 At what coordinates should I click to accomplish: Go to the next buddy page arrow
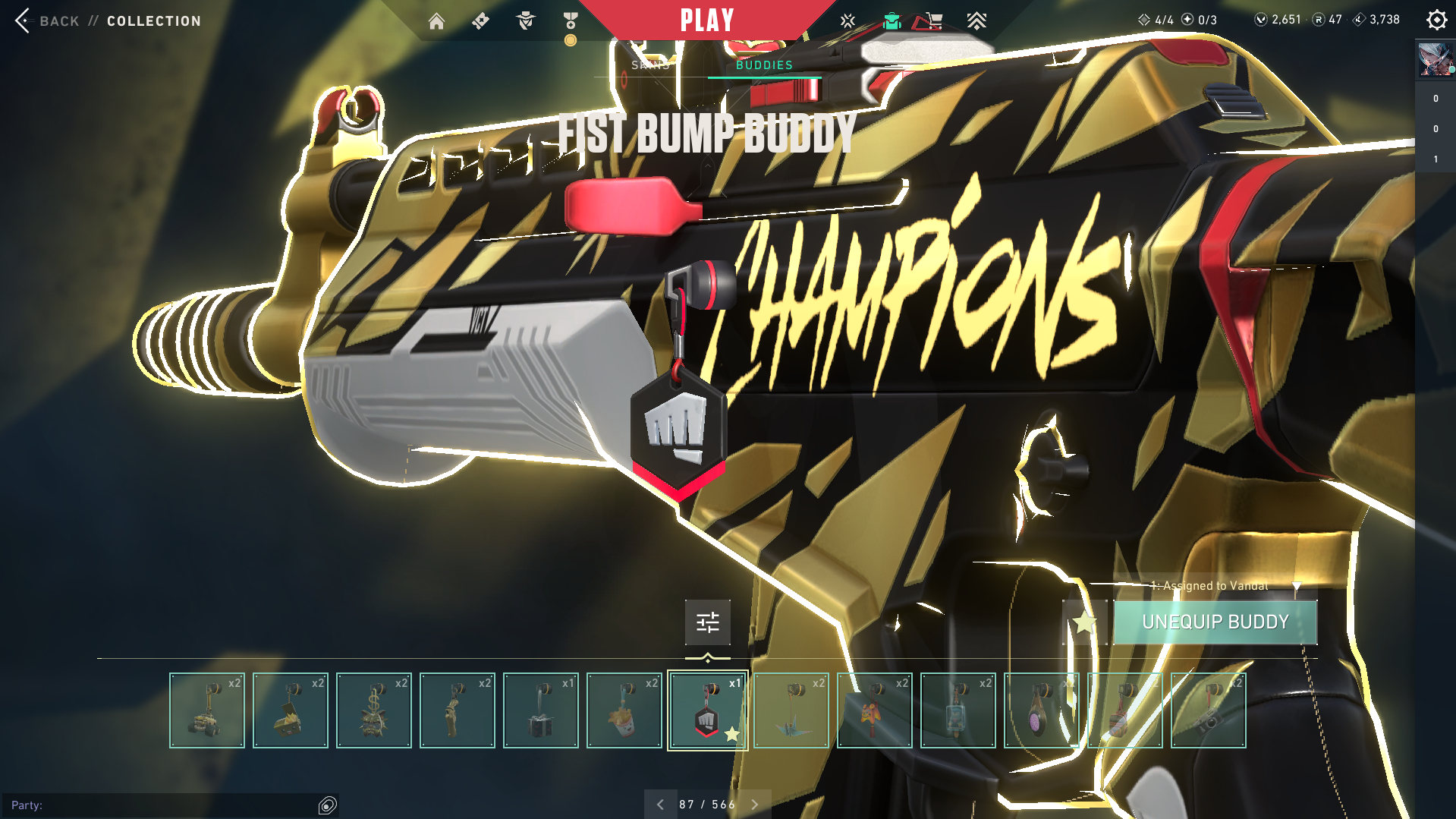click(755, 805)
